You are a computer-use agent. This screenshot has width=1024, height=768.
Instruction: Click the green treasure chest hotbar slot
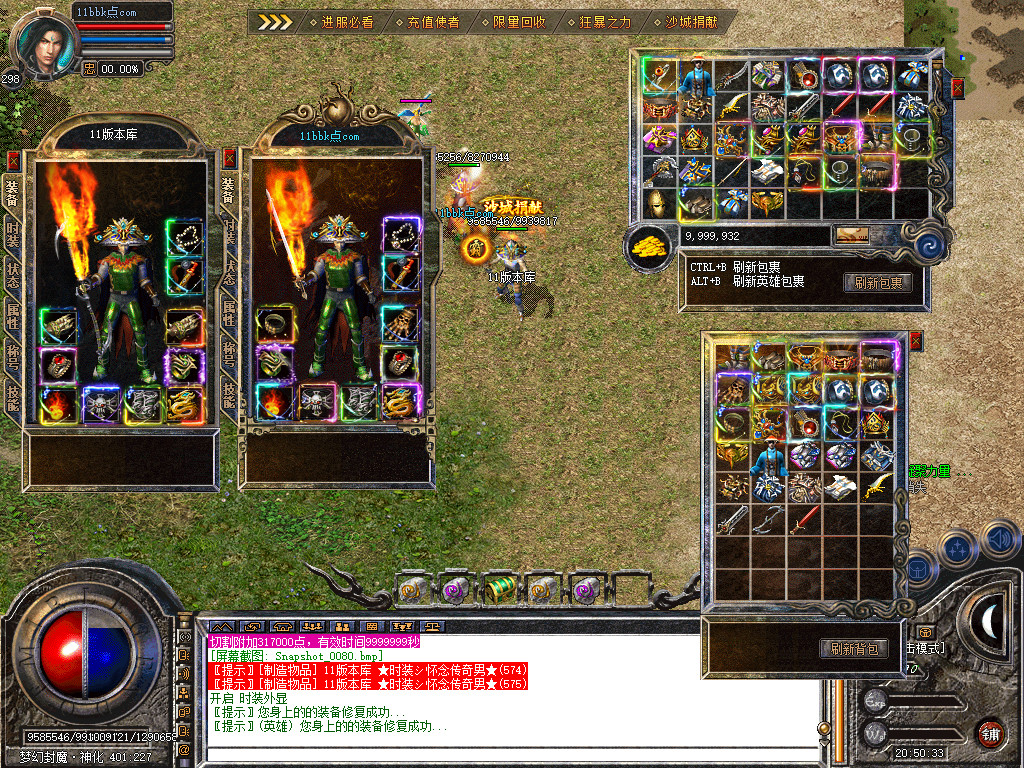[x=500, y=589]
